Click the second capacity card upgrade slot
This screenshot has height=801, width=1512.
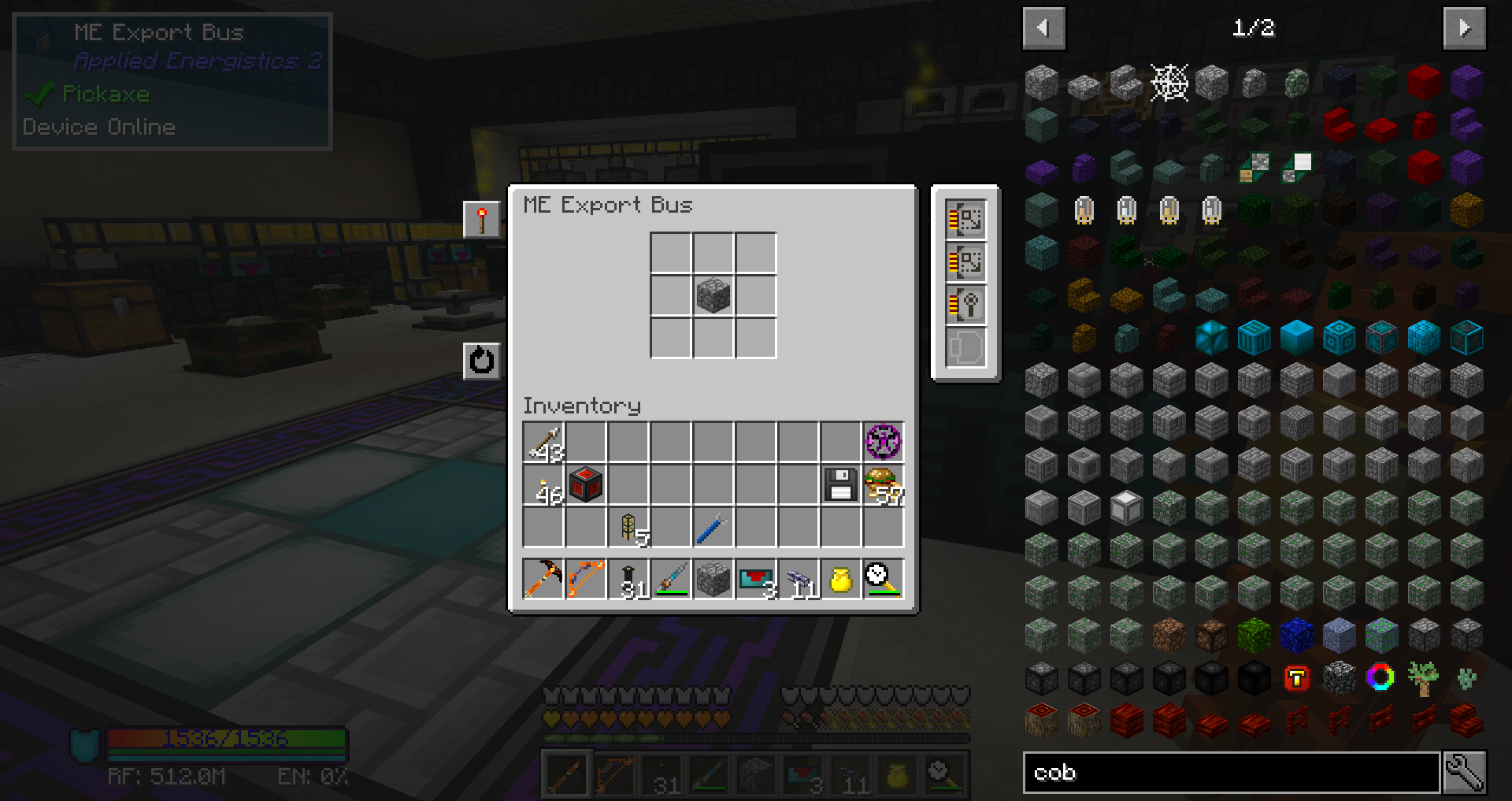tap(965, 261)
